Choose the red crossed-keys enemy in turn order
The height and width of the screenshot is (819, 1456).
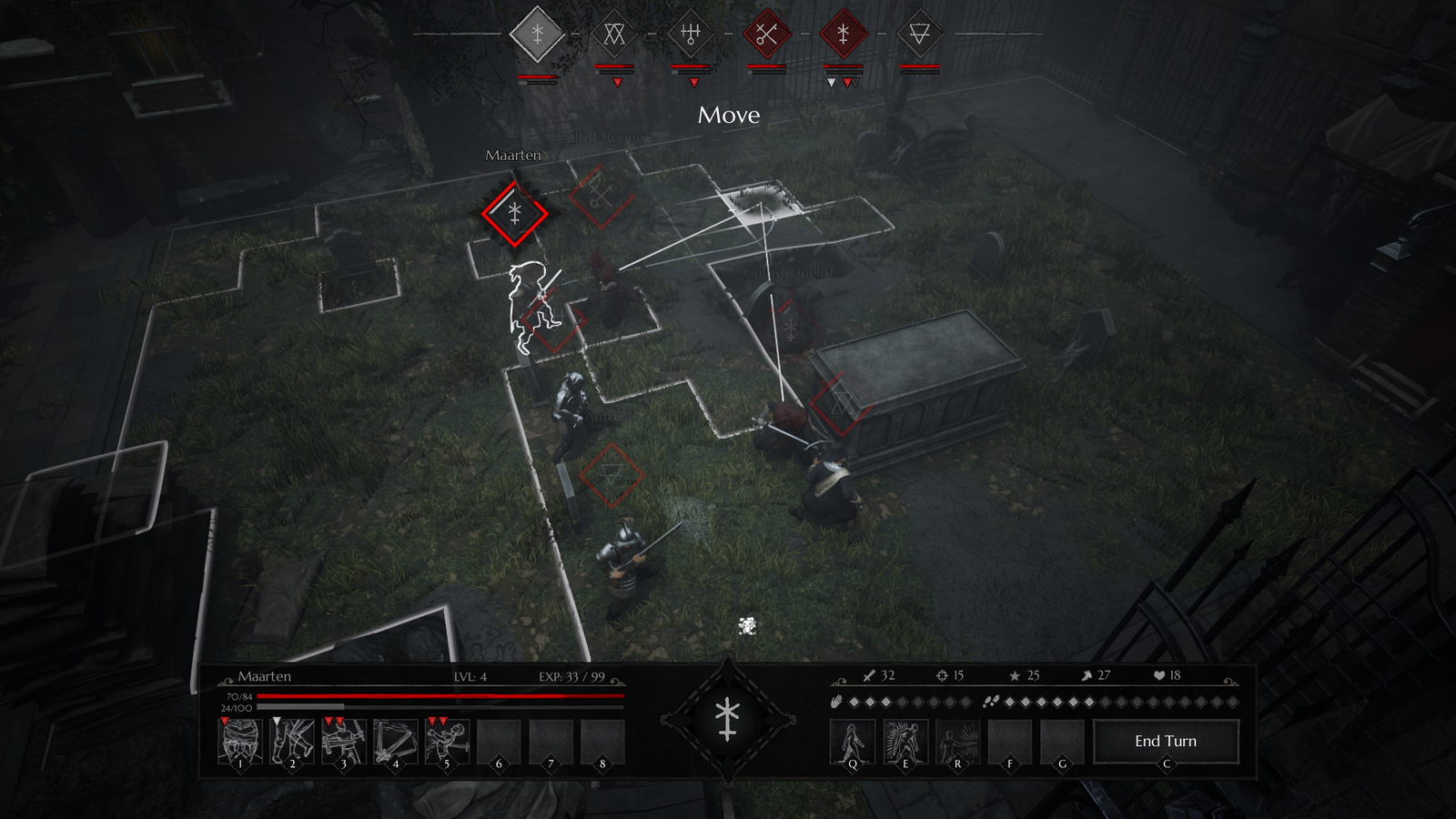[x=766, y=35]
